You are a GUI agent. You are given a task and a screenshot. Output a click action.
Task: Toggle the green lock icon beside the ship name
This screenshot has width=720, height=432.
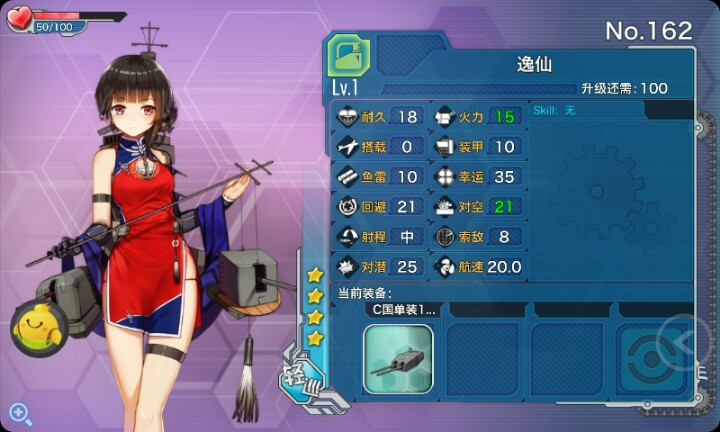coord(349,55)
